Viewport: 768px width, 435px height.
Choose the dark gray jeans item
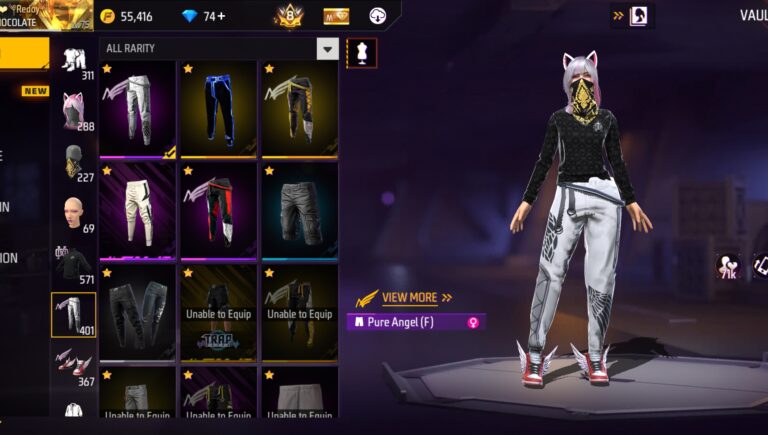137,312
